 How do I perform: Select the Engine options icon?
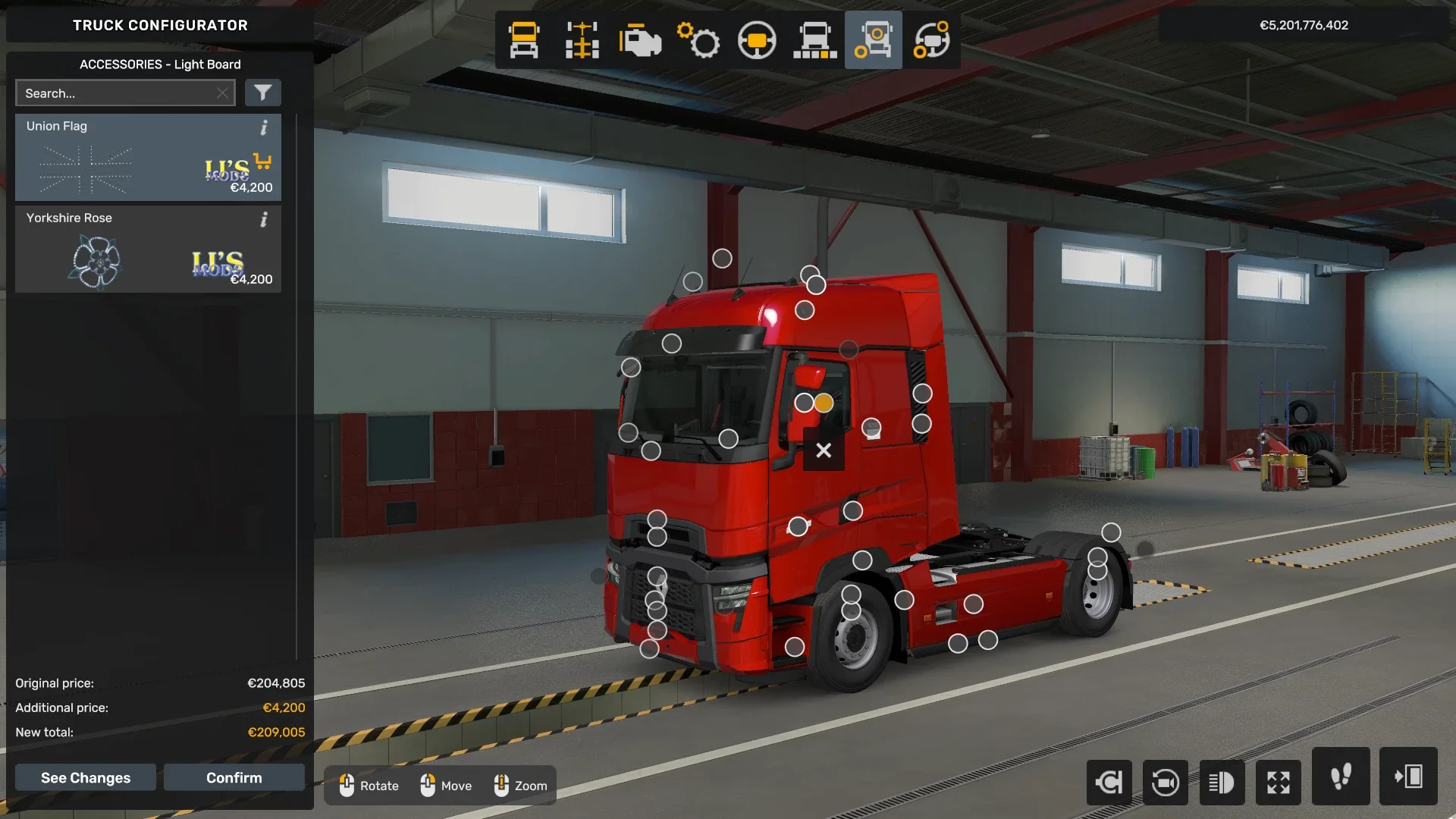point(641,39)
